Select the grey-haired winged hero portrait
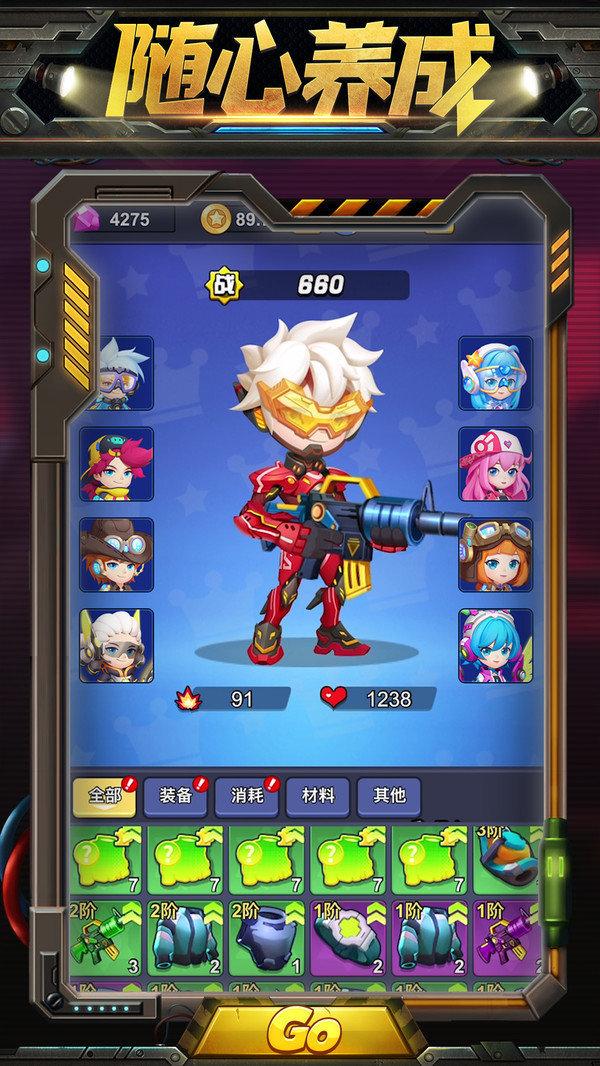This screenshot has width=600, height=1066. point(118,645)
